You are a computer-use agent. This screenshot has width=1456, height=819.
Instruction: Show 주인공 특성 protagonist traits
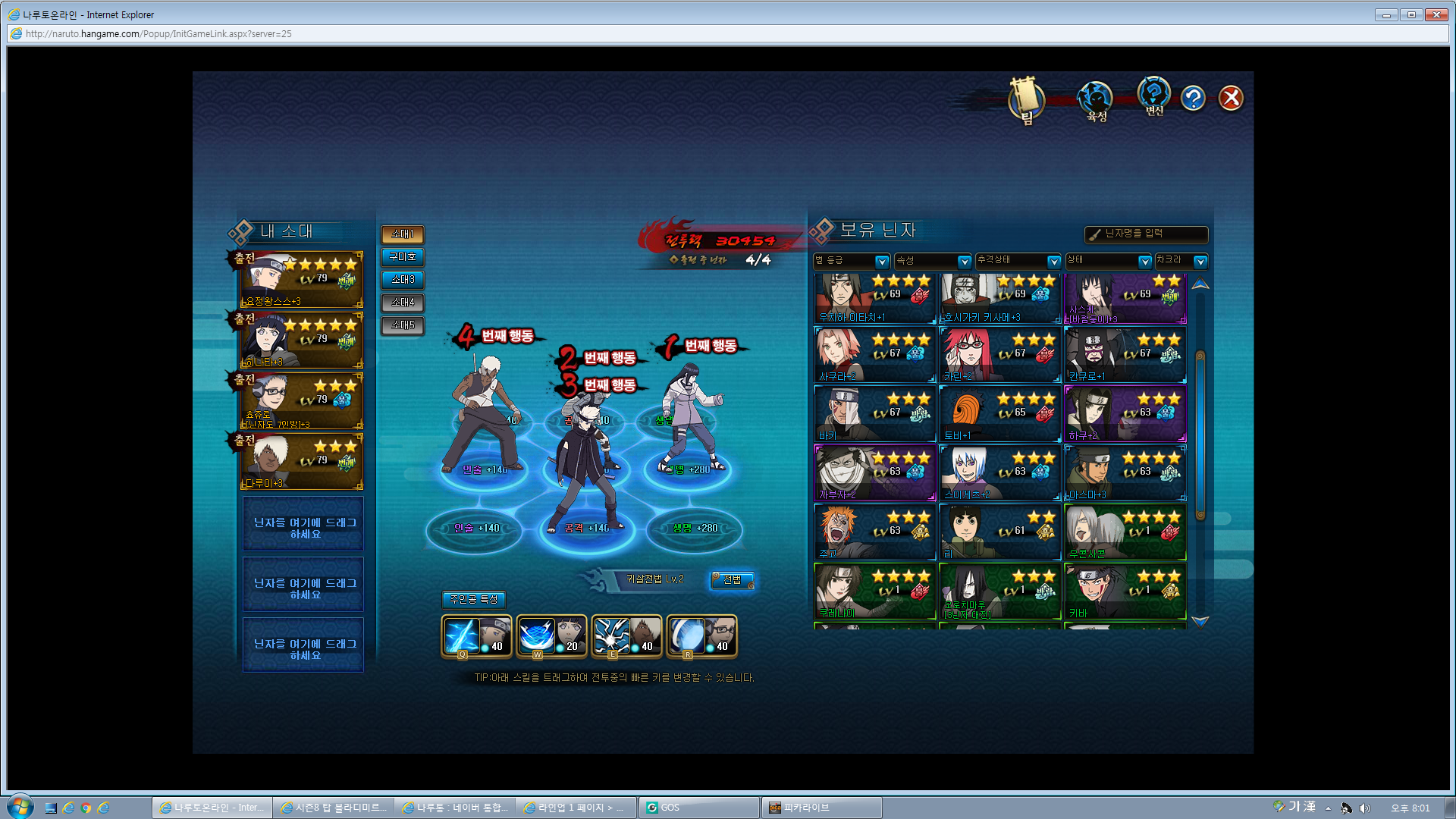click(473, 600)
